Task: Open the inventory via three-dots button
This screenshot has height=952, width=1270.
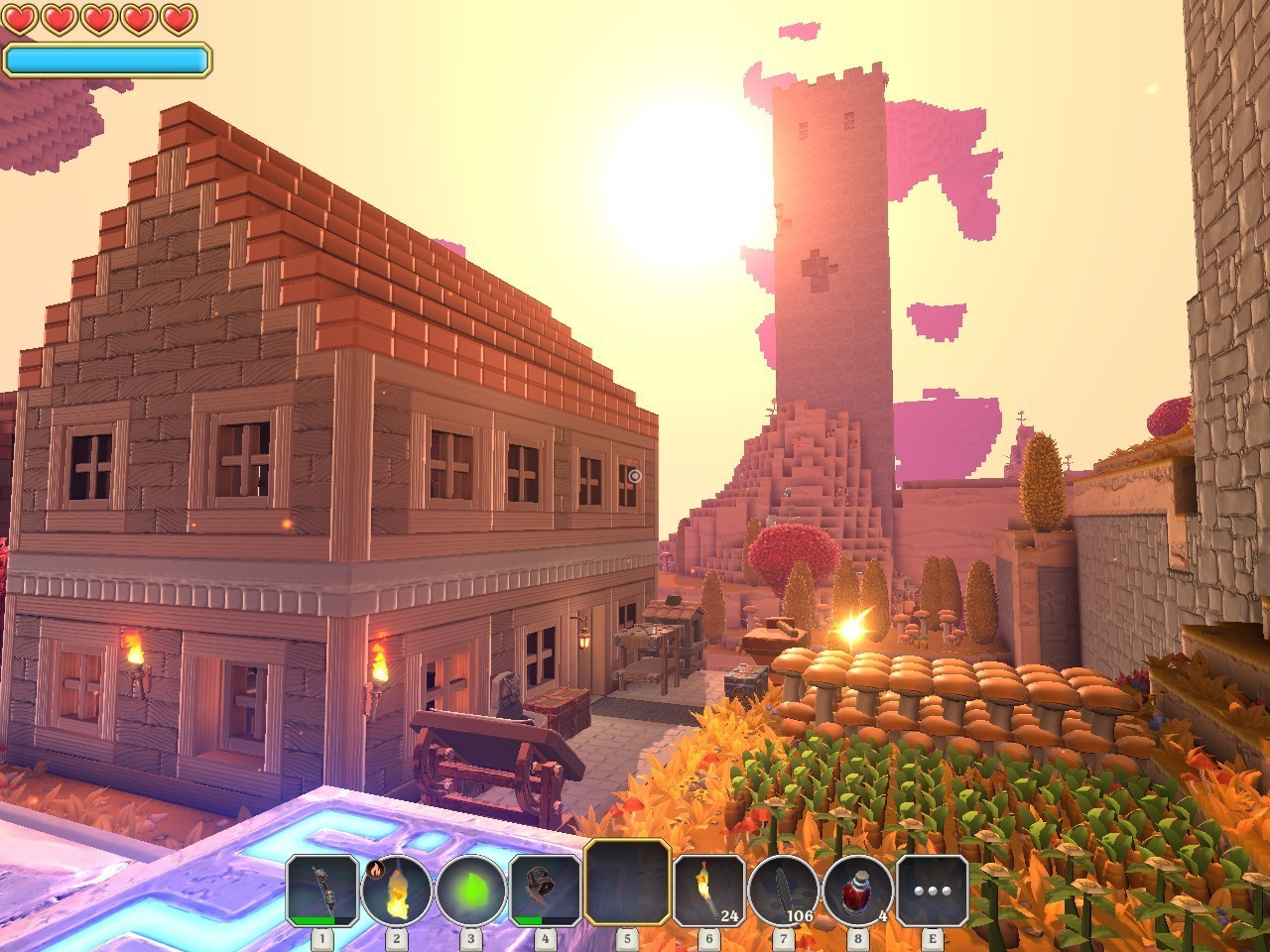Action: click(x=932, y=890)
